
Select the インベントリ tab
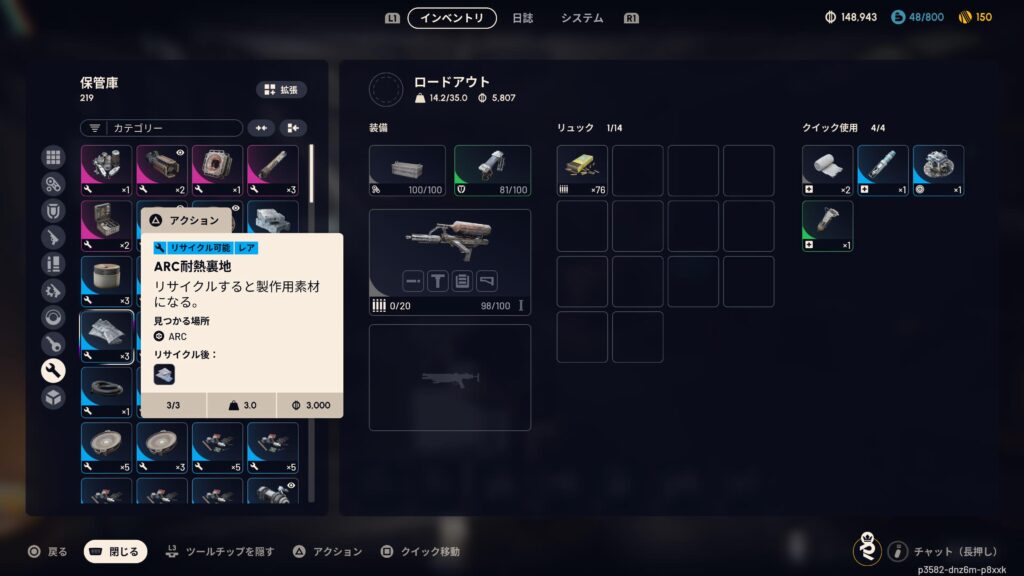(452, 18)
